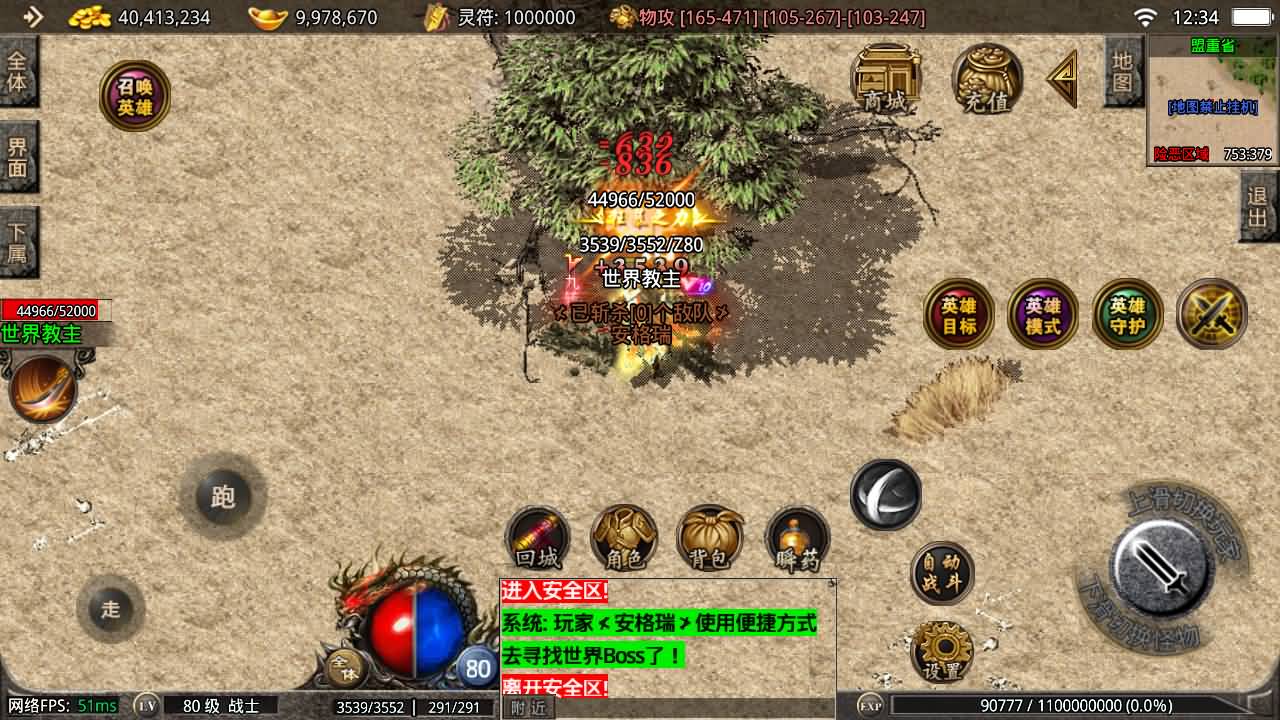
Task: Tap the 召唤英雄 summon hero button
Action: [x=135, y=96]
